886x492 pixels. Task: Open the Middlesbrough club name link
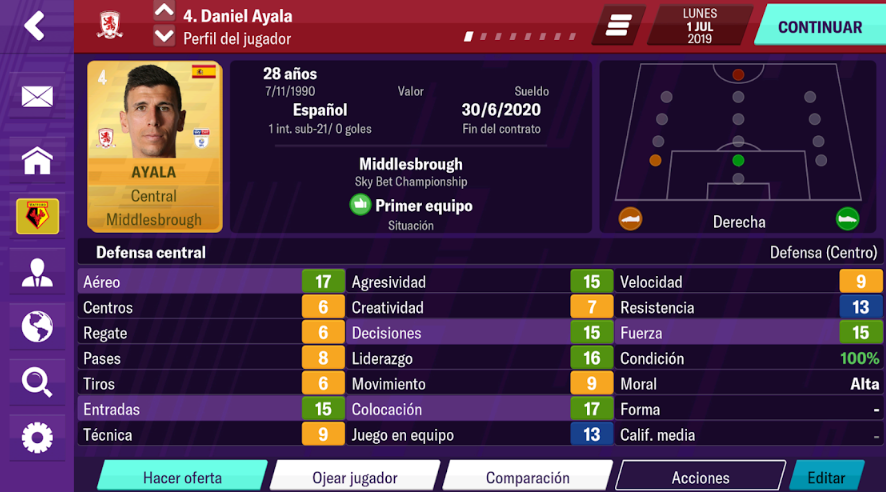(410, 164)
